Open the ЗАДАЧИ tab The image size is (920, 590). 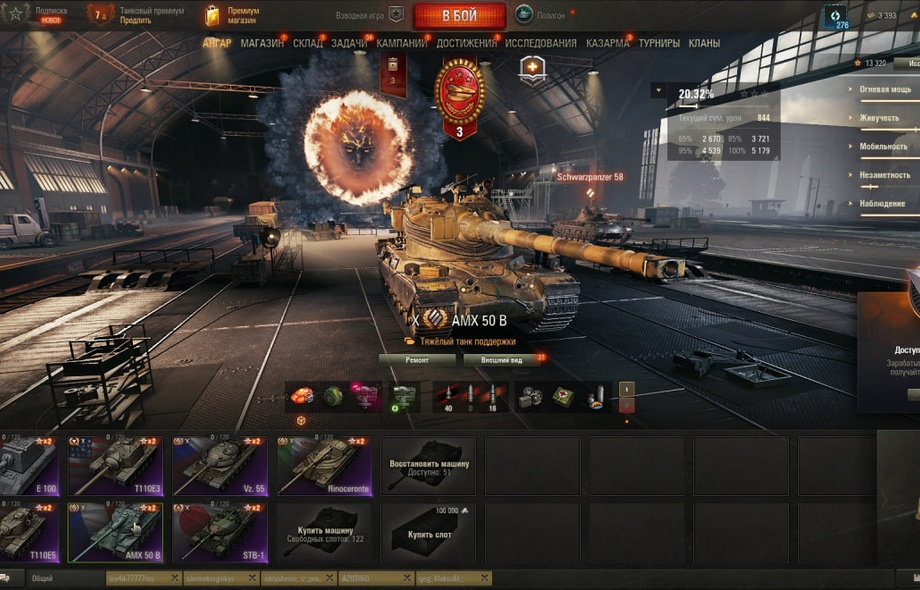click(349, 43)
